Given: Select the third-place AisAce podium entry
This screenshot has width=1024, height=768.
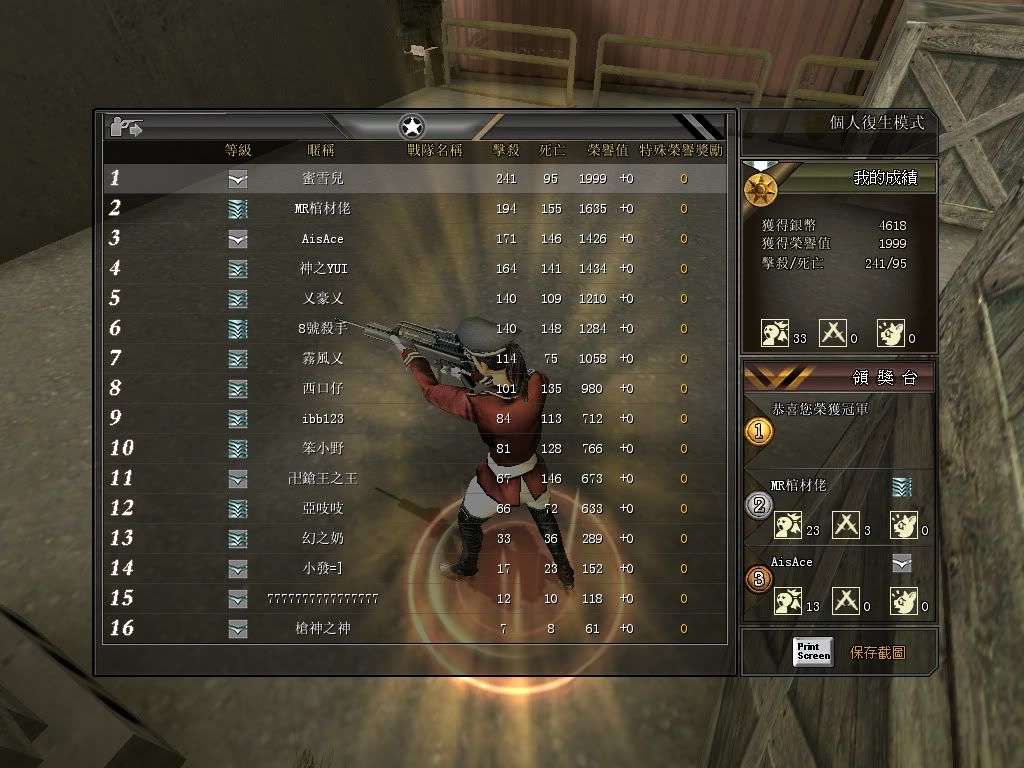Looking at the screenshot, I should click(x=792, y=563).
